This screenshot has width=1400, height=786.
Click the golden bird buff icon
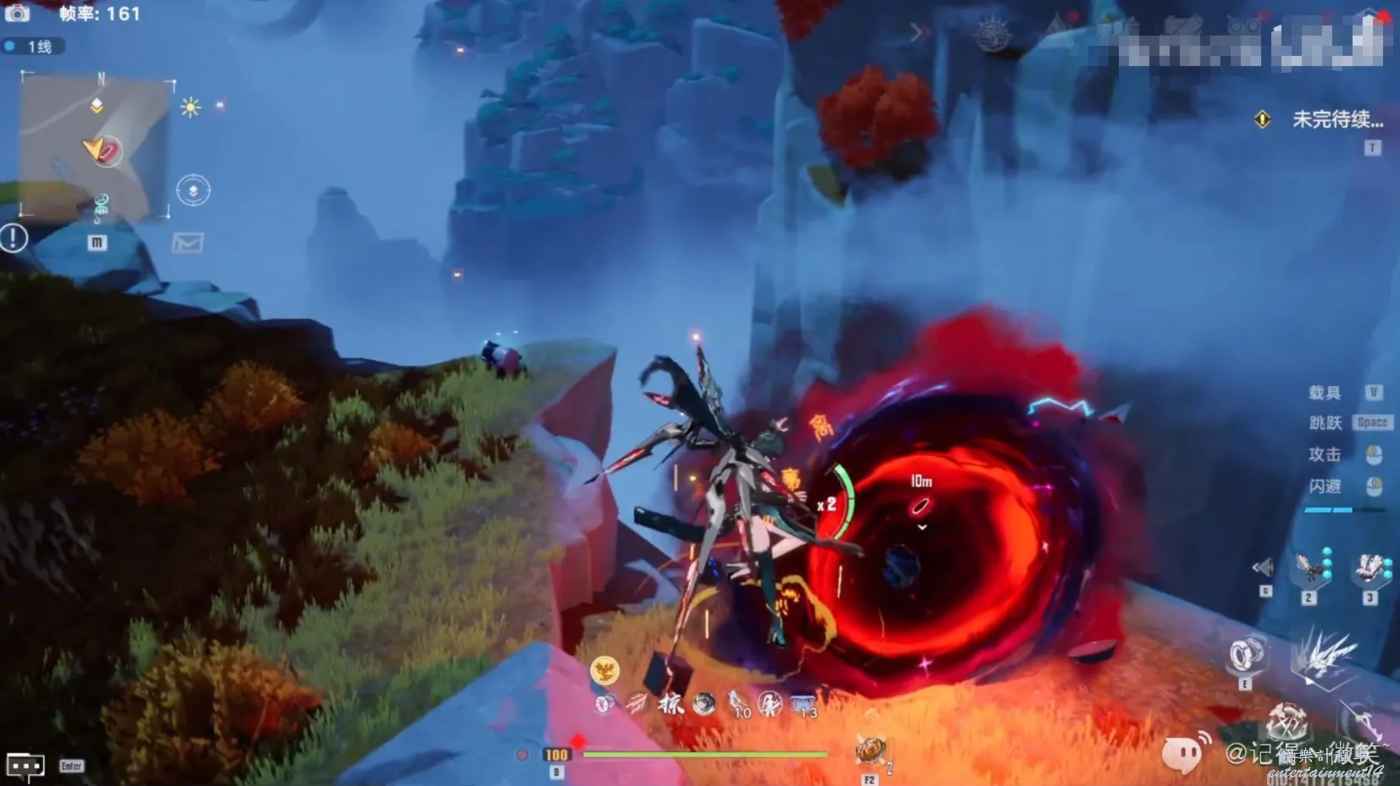pyautogui.click(x=603, y=670)
